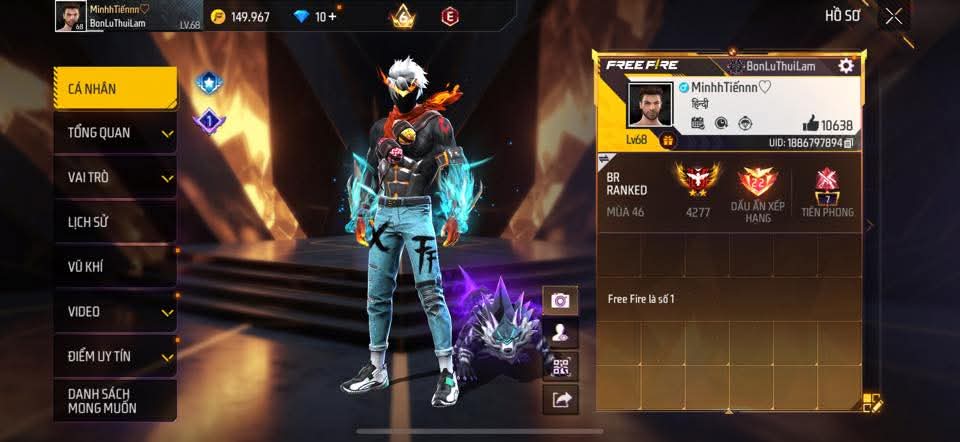Copy the UID number
The height and width of the screenshot is (442, 960).
(x=848, y=144)
